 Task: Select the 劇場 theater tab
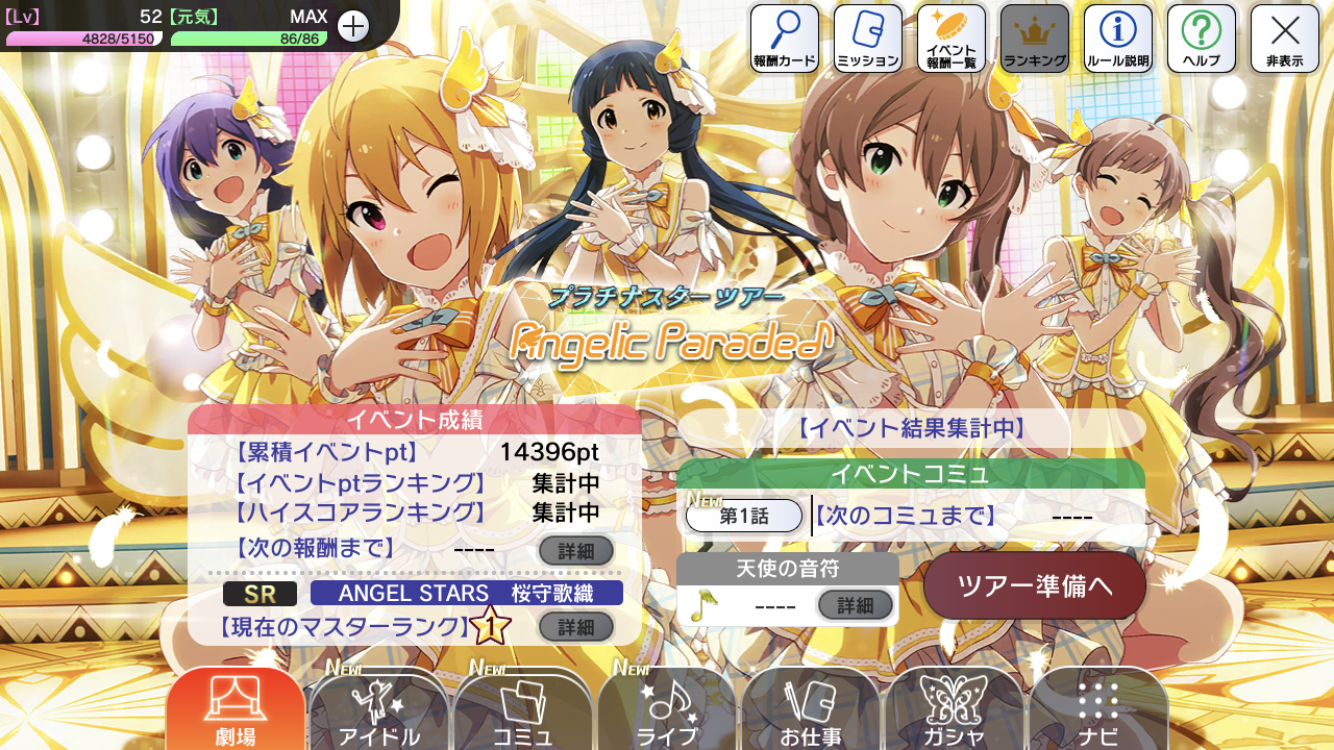coord(235,710)
